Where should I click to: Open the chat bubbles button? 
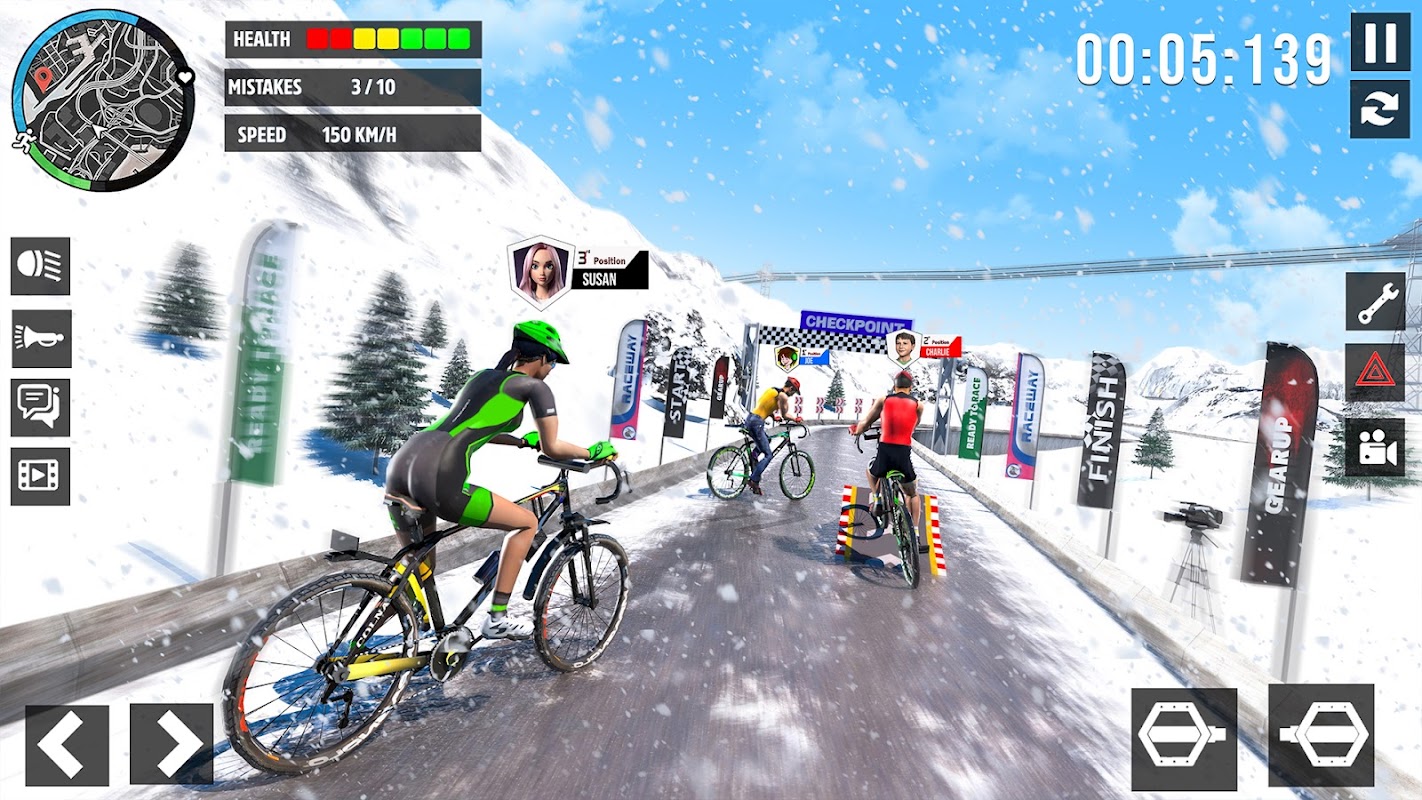41,407
